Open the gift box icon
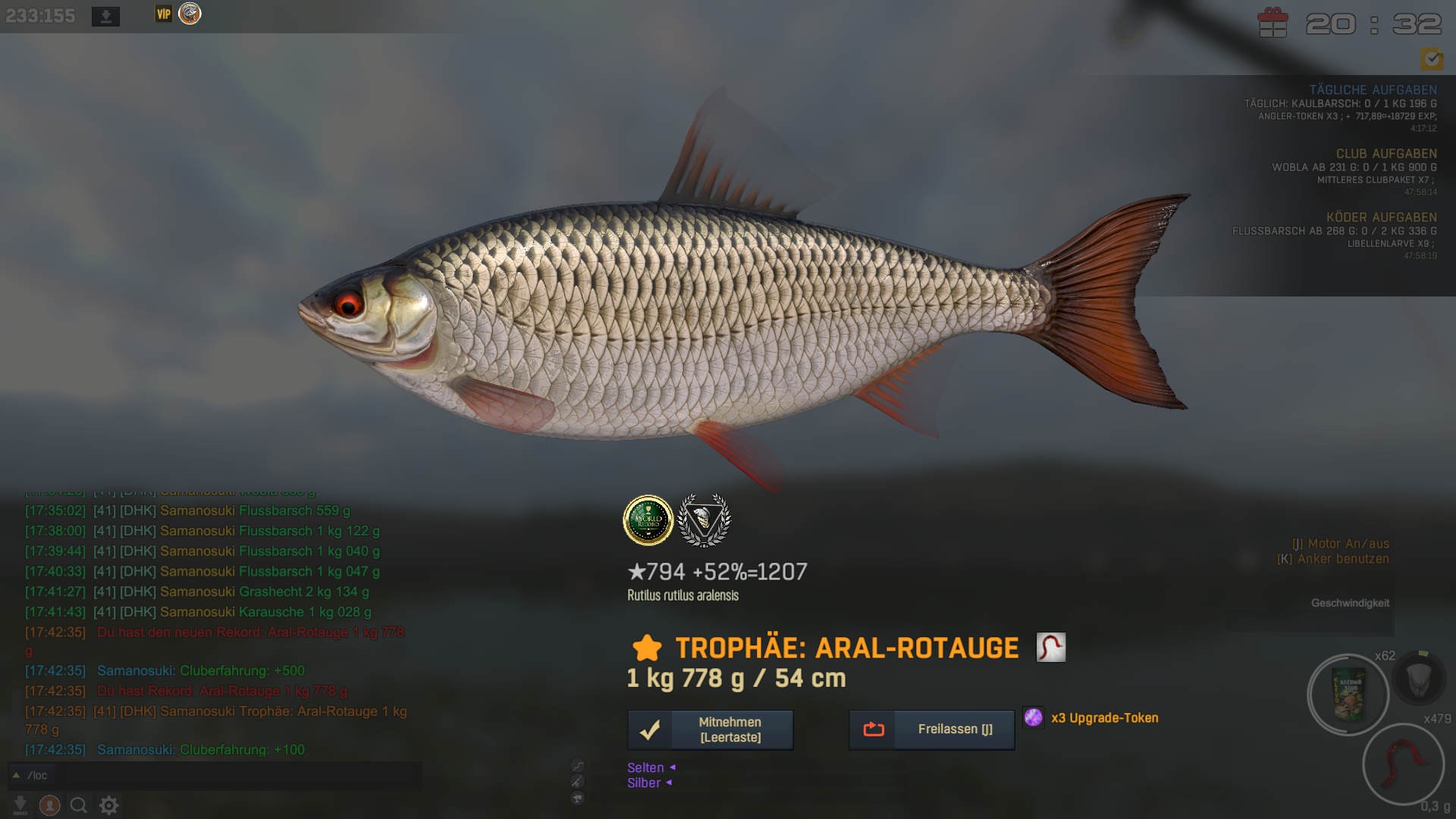The width and height of the screenshot is (1456, 819). 1272,23
